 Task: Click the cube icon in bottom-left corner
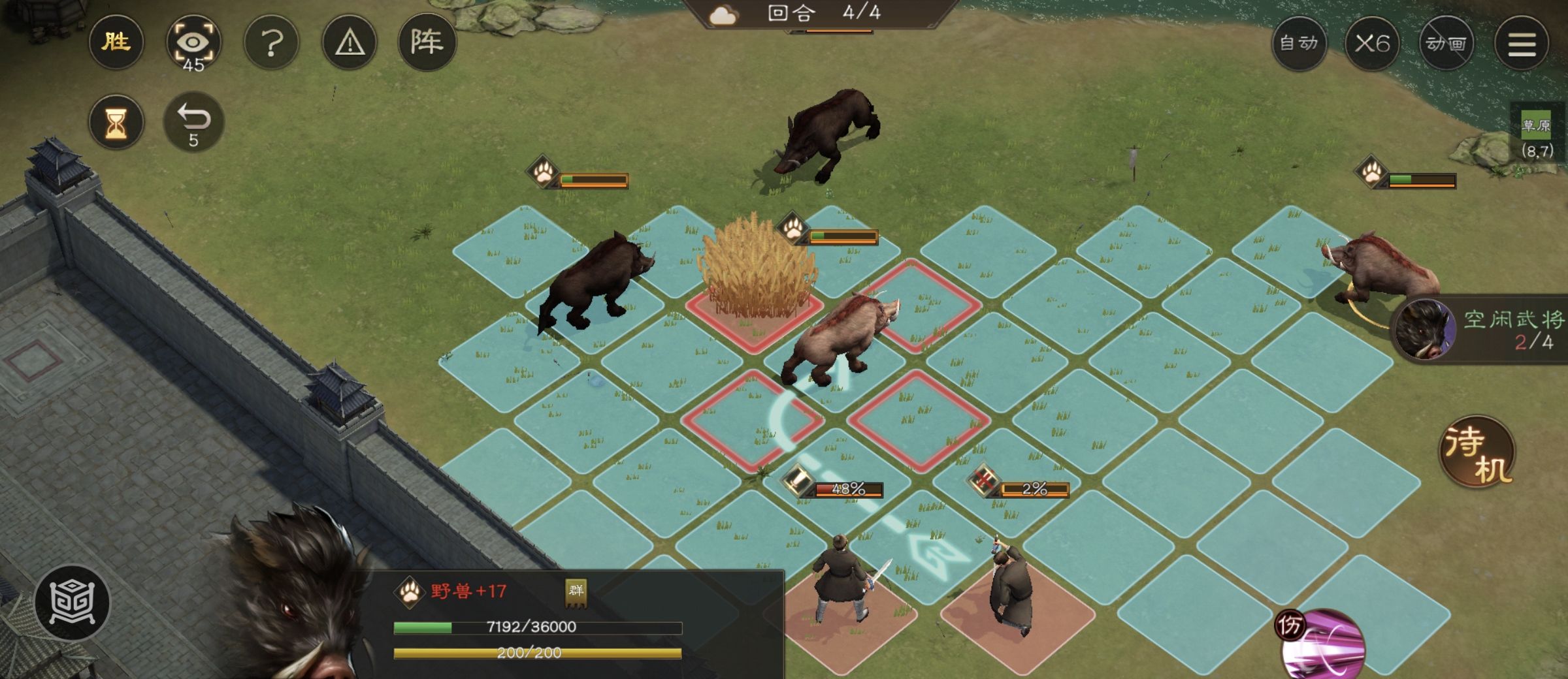73,602
